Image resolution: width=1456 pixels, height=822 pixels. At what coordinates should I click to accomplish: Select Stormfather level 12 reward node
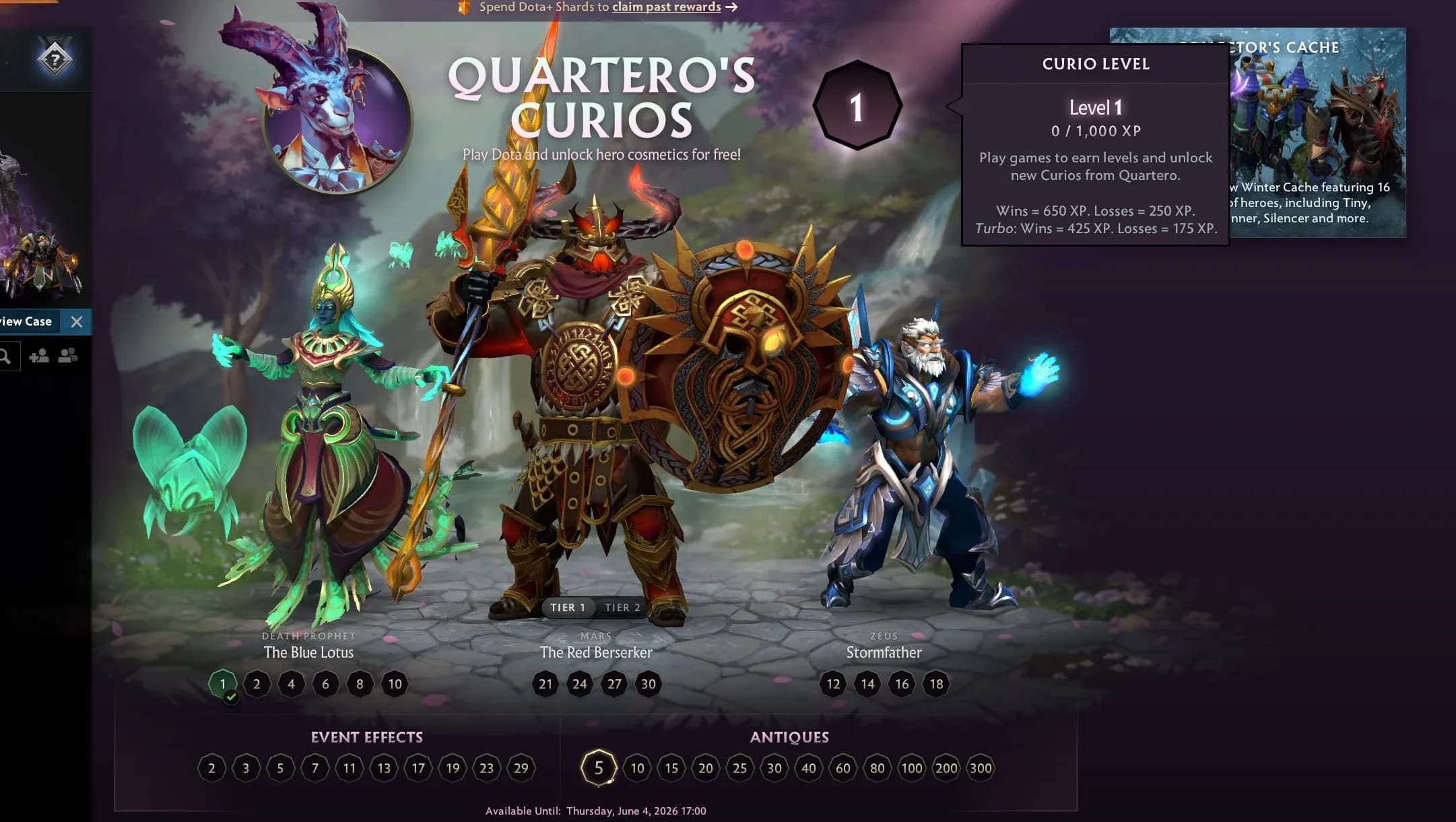834,684
